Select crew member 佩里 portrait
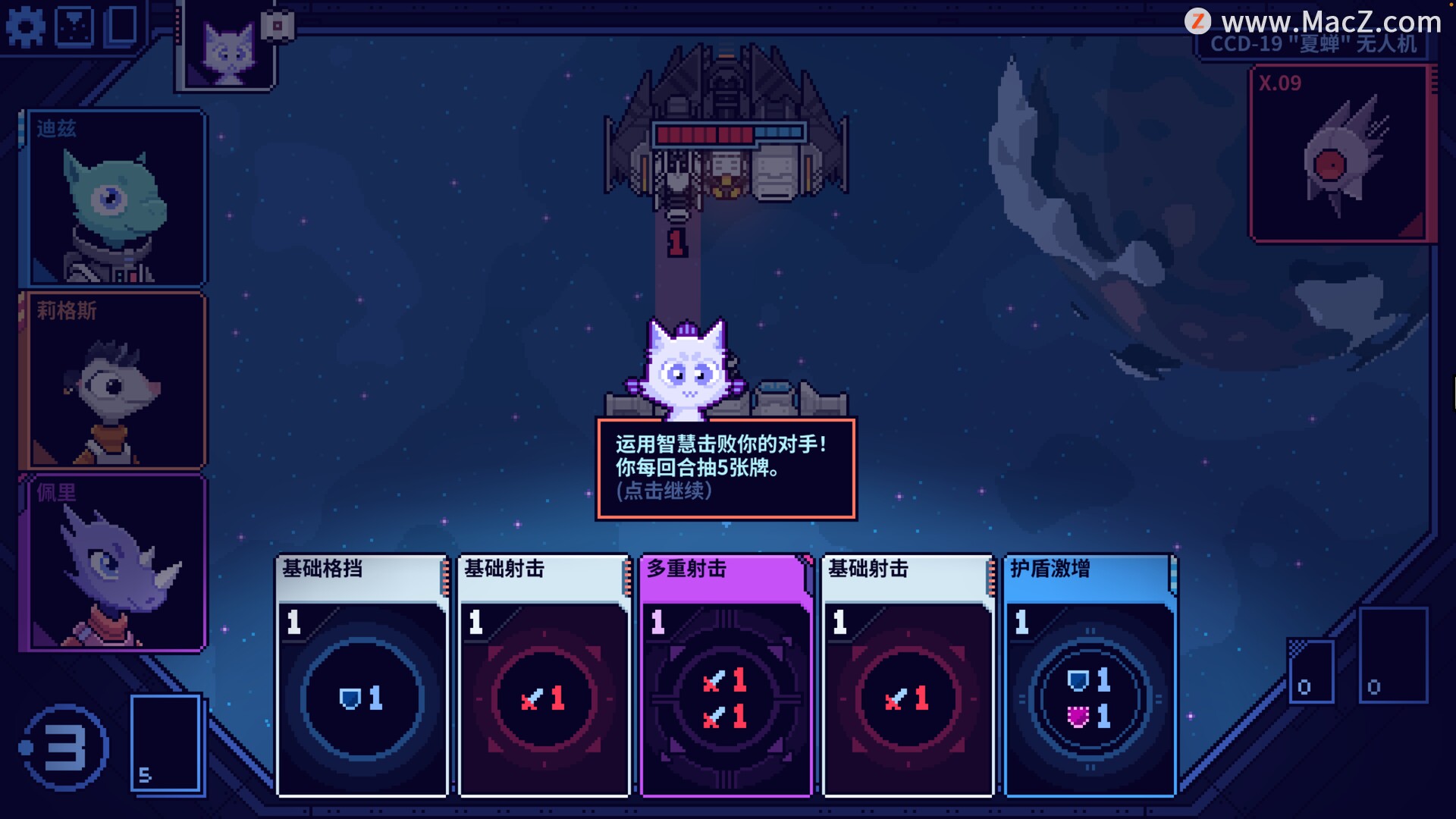1456x819 pixels. (x=114, y=562)
